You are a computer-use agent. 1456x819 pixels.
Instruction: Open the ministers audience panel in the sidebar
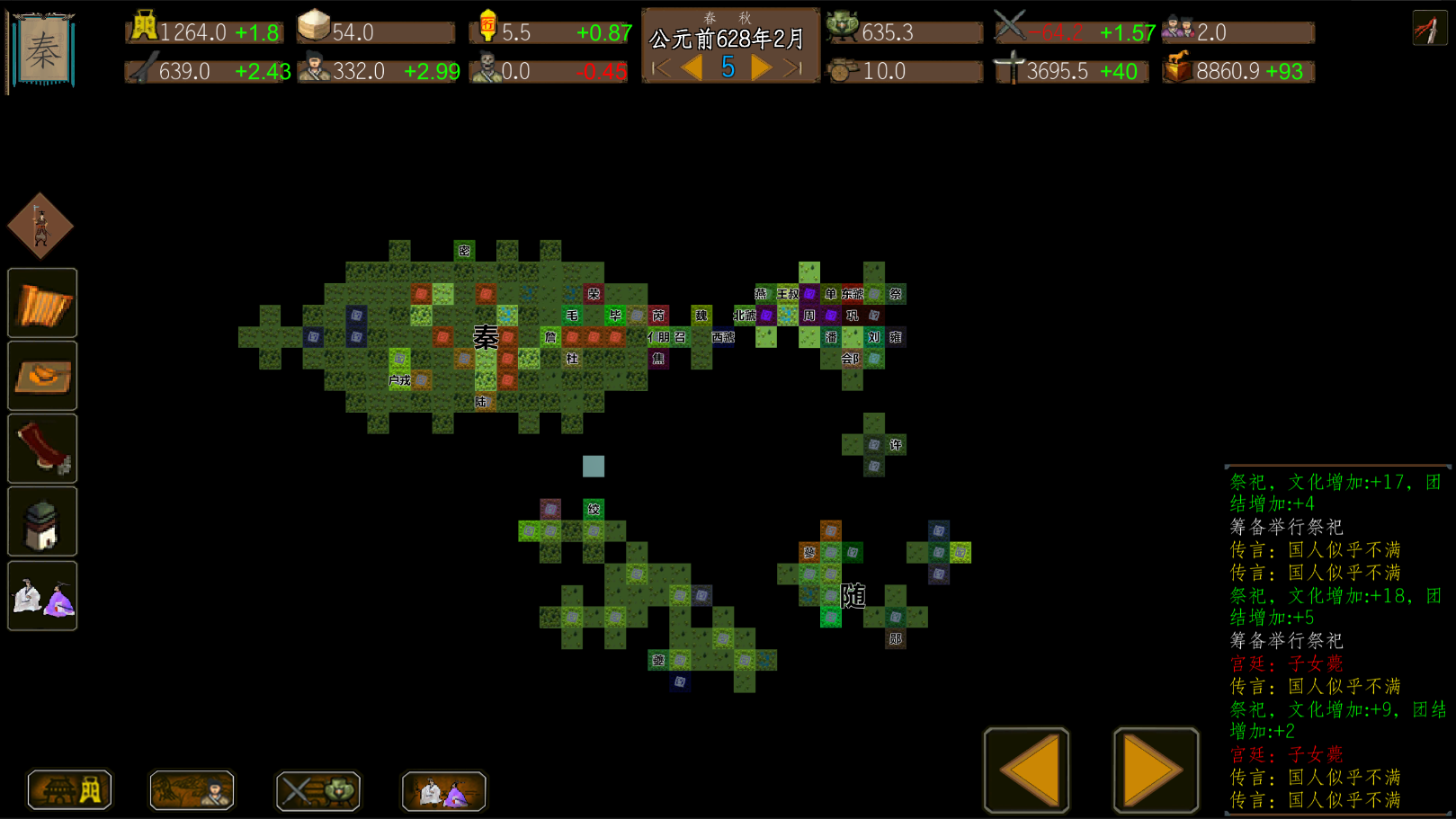[41, 593]
